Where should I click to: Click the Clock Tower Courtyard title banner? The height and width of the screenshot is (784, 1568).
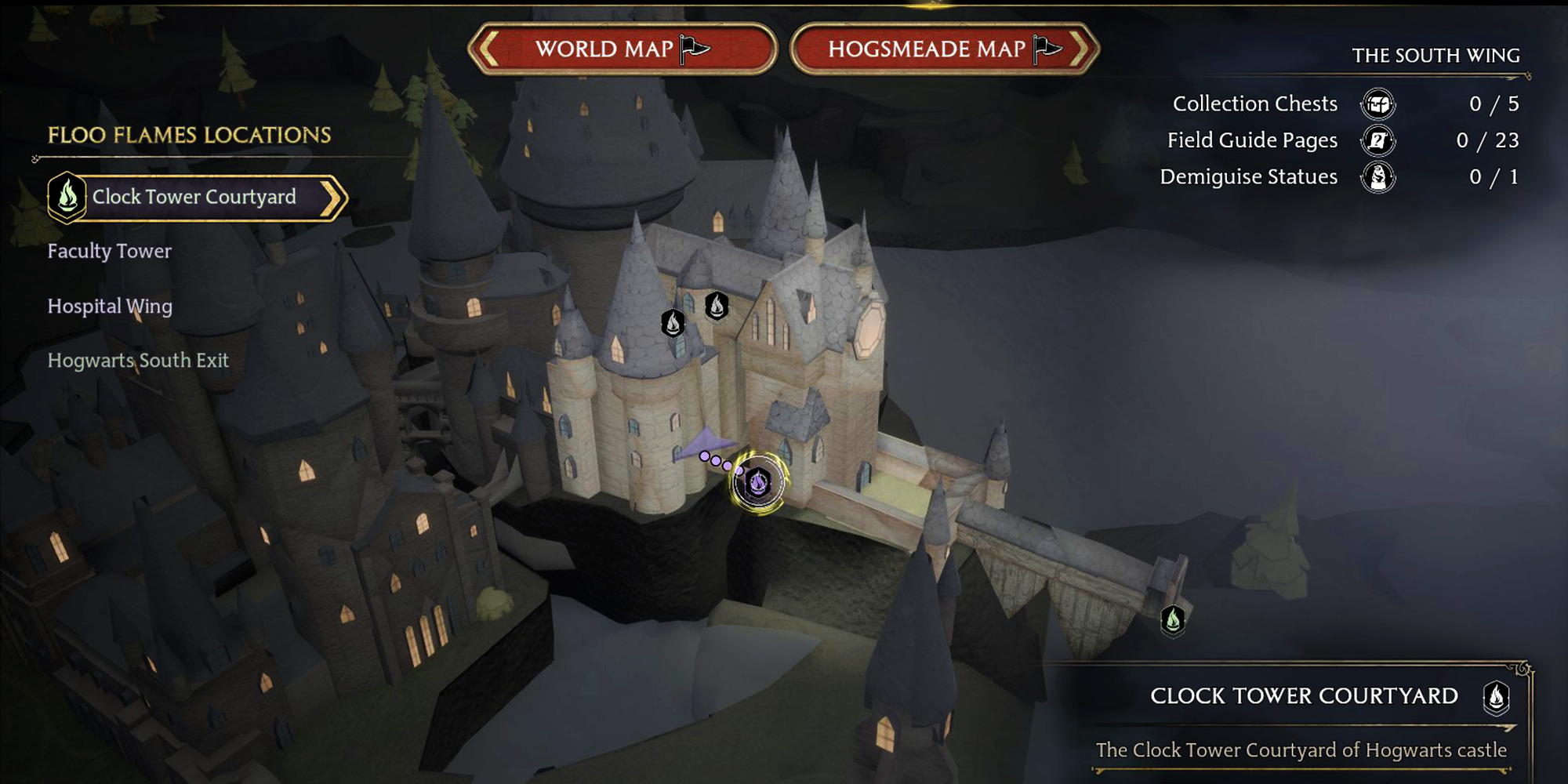(1304, 695)
